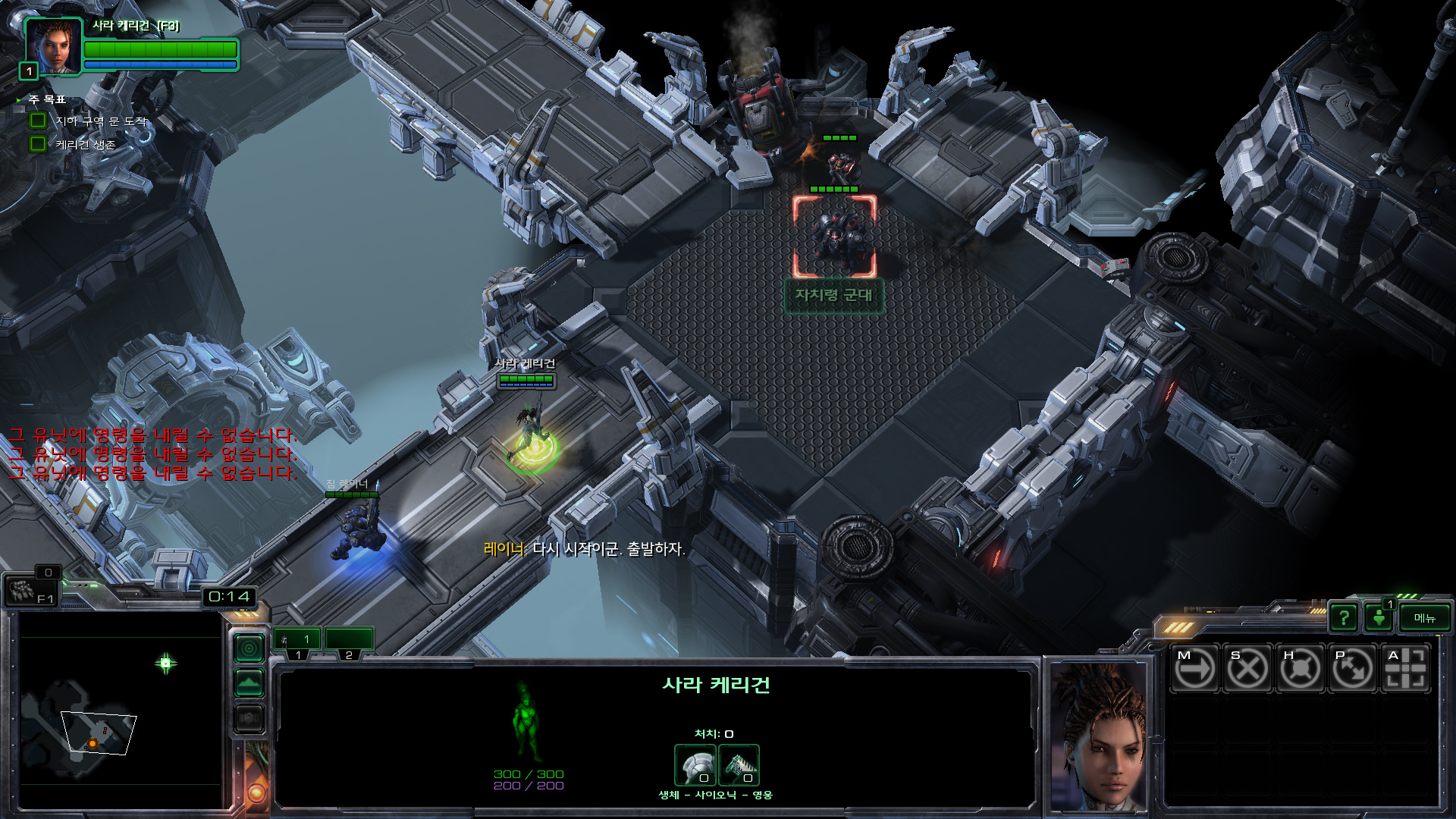Screen dimensions: 1456x819
Task: Toggle minimap terrain display
Action: click(x=249, y=683)
